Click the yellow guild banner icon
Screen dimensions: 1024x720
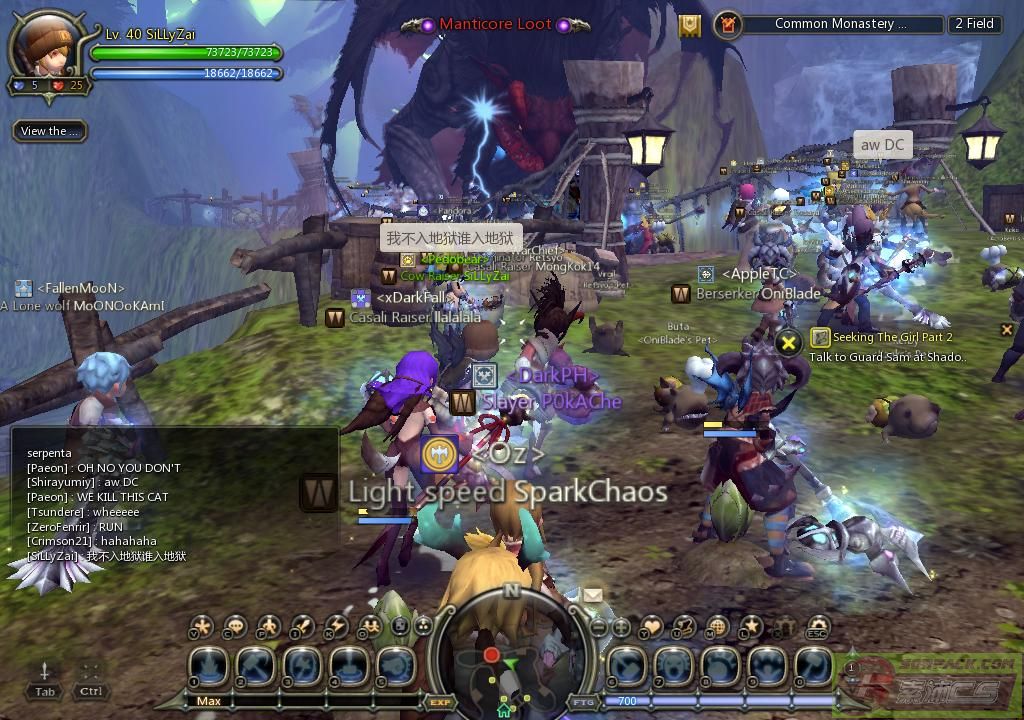point(690,26)
